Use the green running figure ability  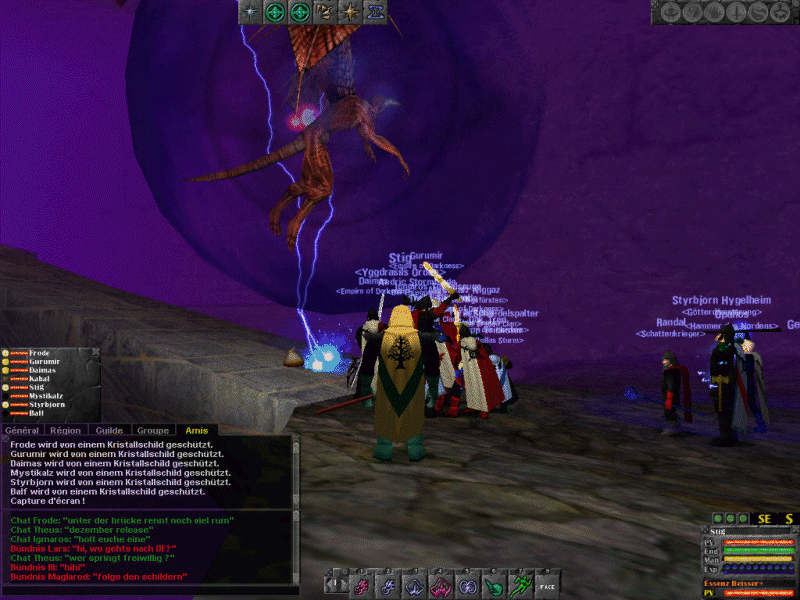(521, 586)
